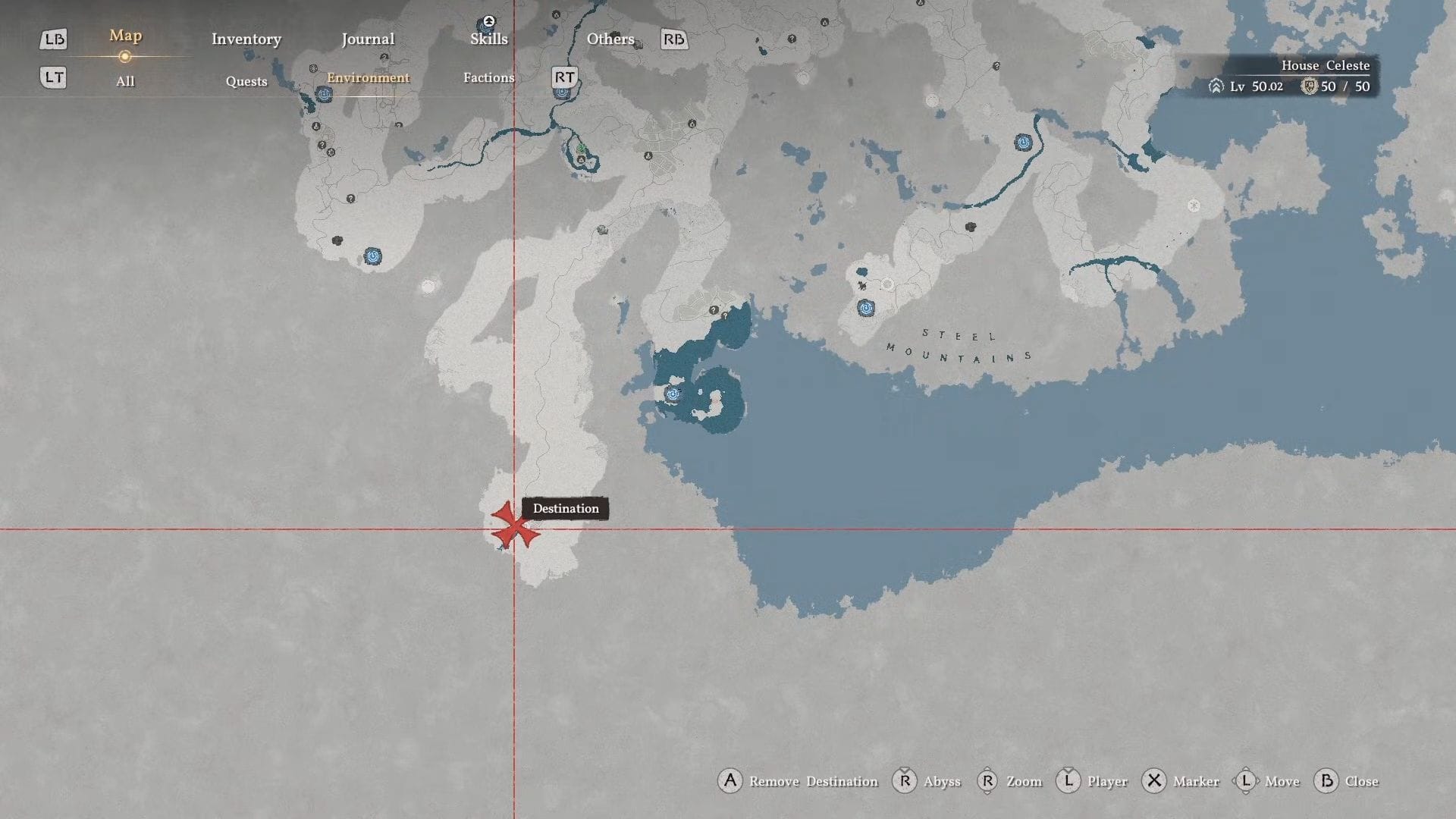1456x819 pixels.
Task: Click the Abyss right-stick icon
Action: coord(903,781)
